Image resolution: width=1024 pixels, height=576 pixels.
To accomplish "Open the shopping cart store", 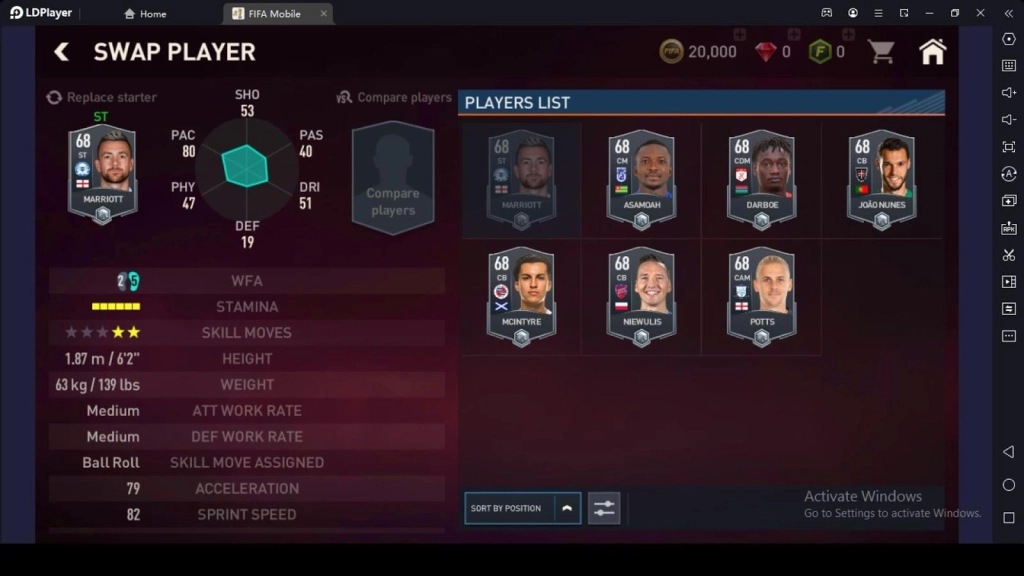I will pyautogui.click(x=881, y=52).
